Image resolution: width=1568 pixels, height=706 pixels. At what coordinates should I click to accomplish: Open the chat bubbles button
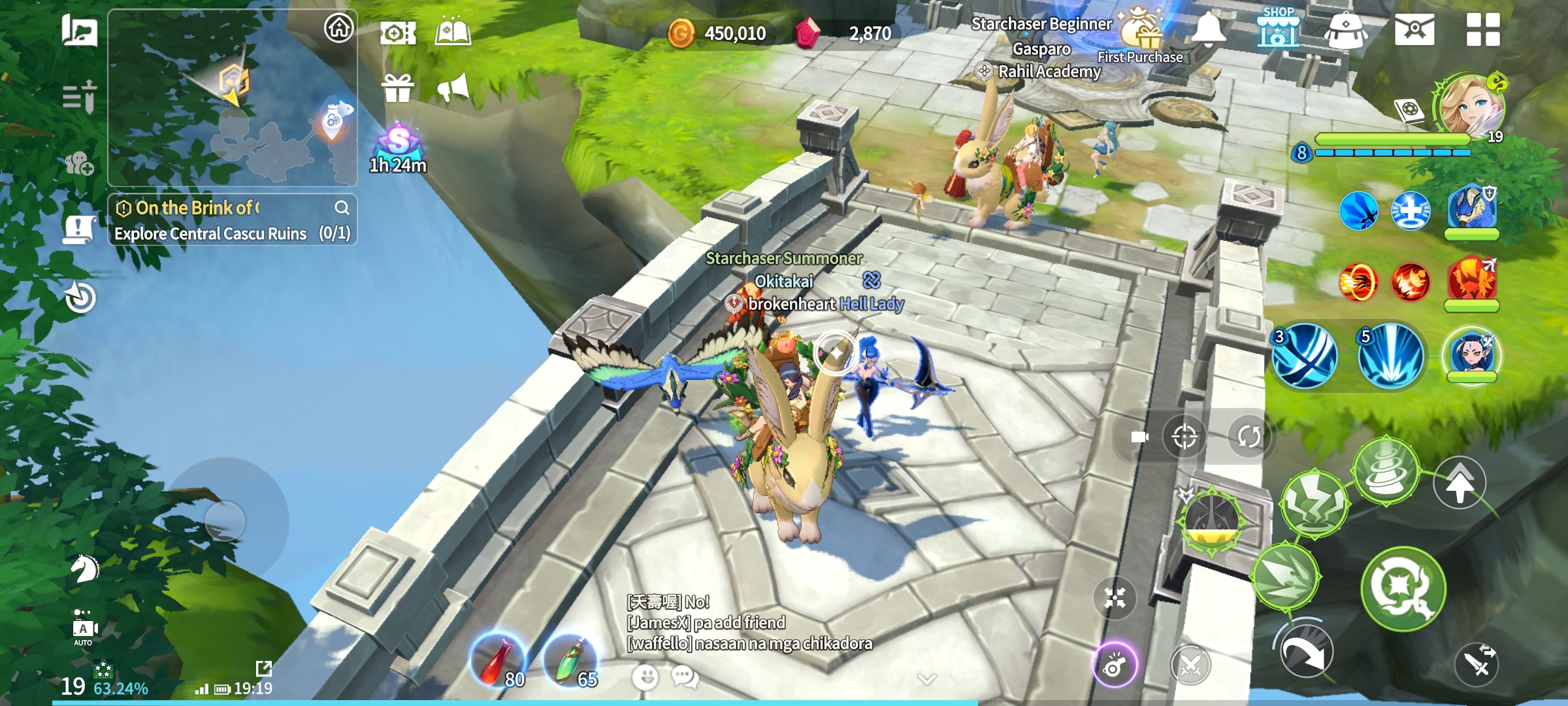(685, 677)
